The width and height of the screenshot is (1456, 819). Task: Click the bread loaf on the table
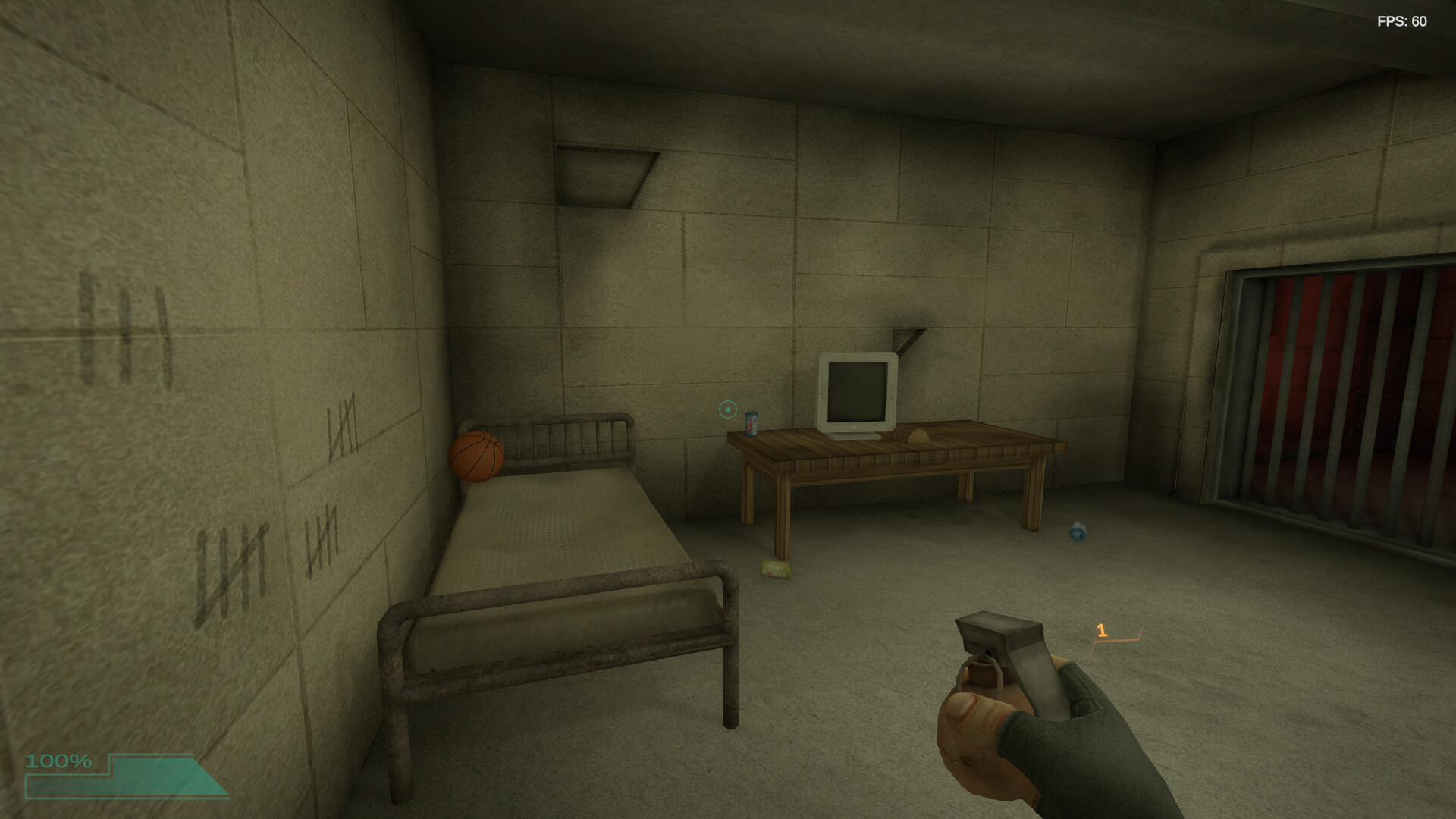pyautogui.click(x=917, y=434)
